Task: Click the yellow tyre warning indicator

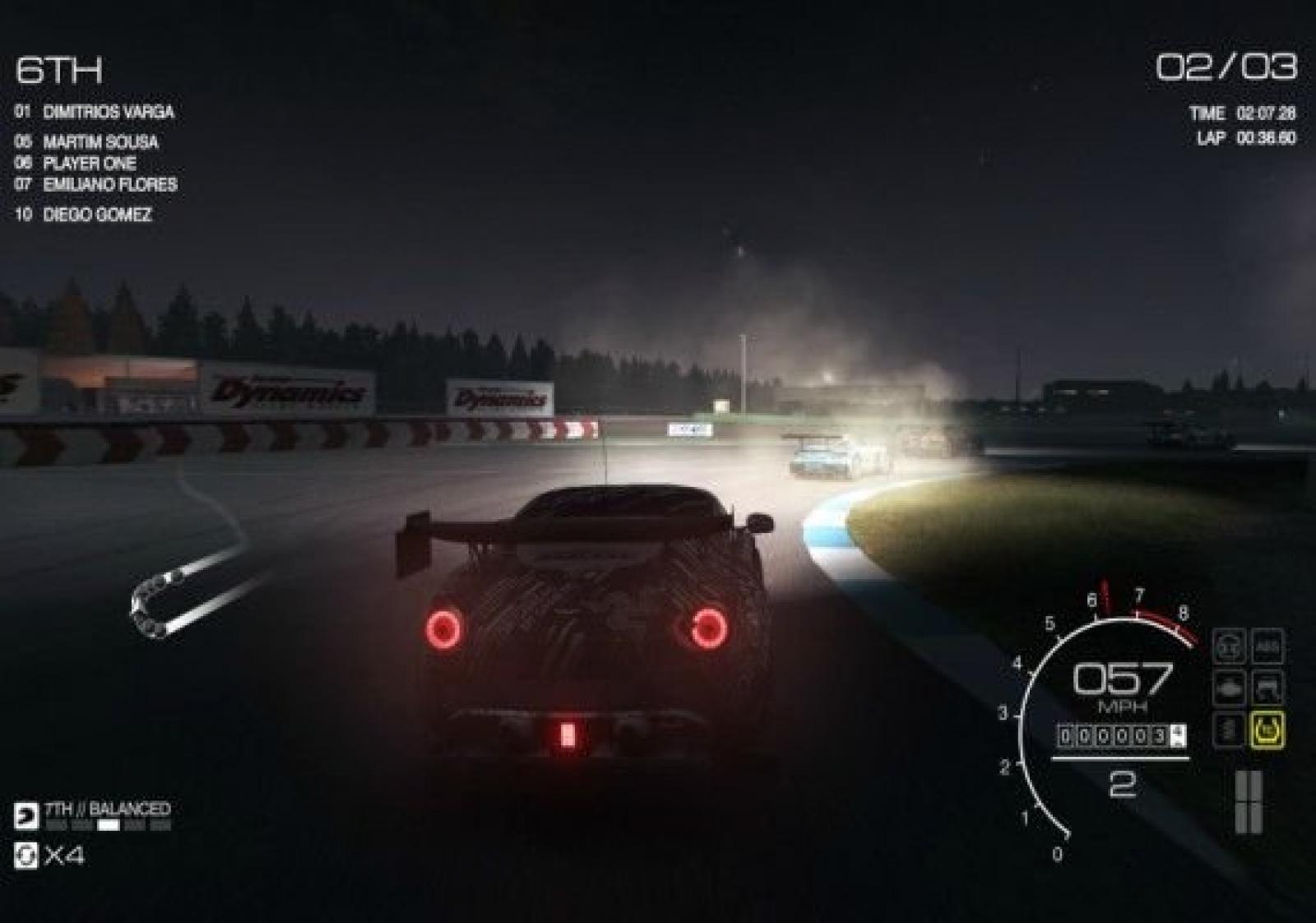Action: (x=1267, y=730)
